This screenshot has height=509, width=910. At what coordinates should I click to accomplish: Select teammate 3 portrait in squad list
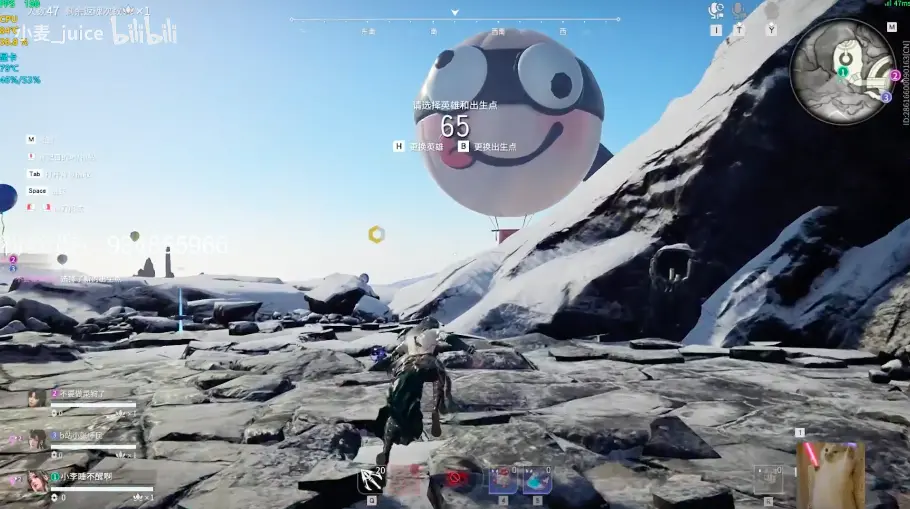38,439
